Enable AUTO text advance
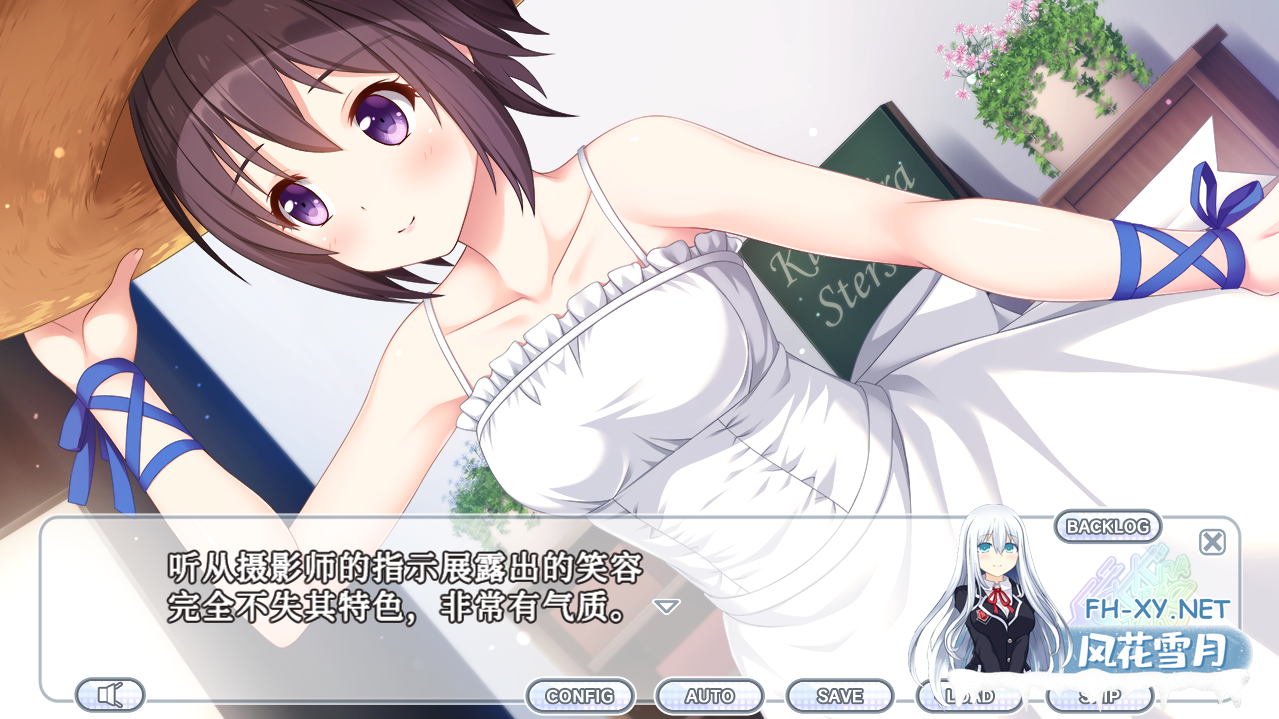 click(709, 696)
